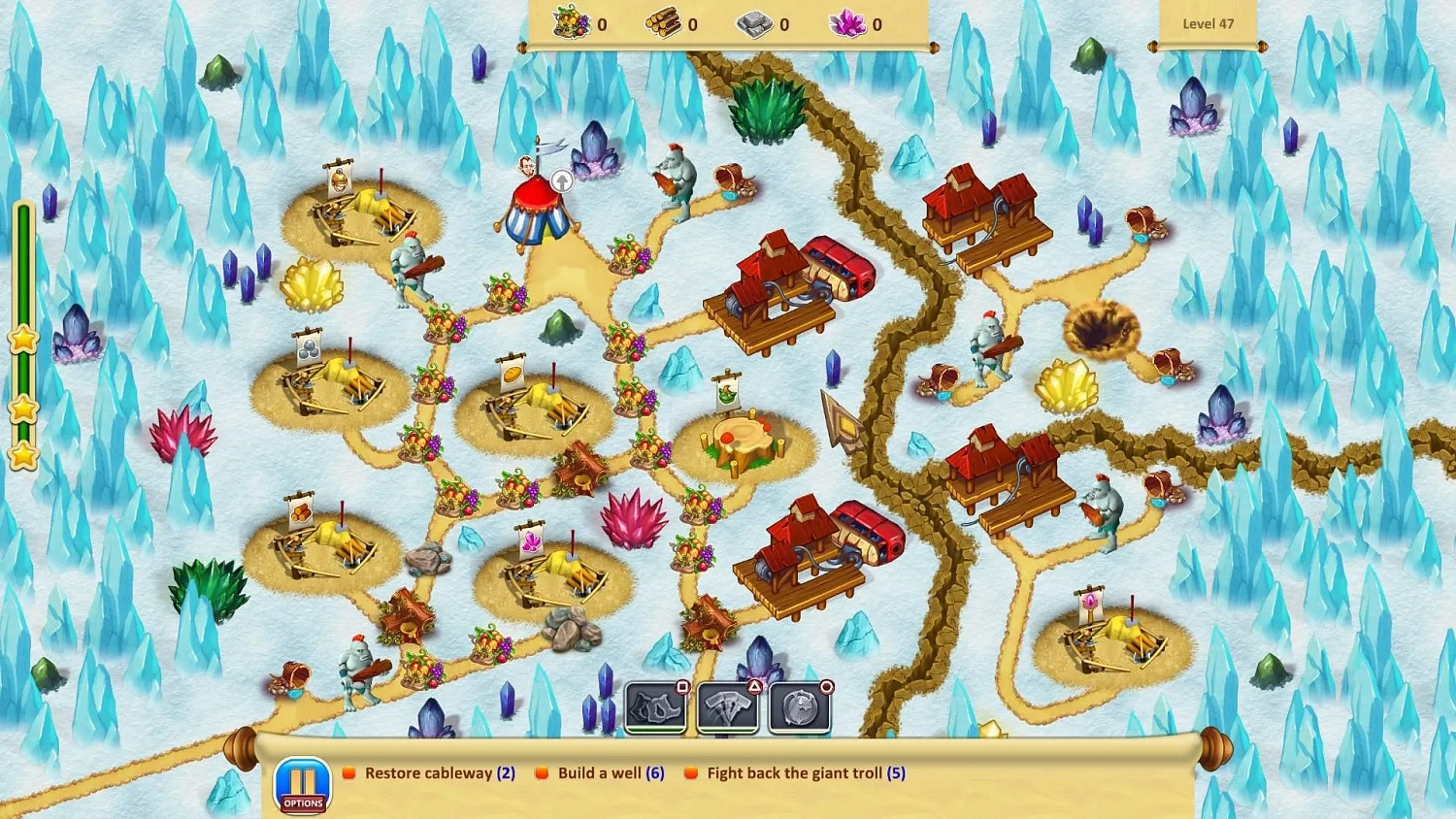Select the fruit basket food resource icon
The image size is (1456, 819).
(x=569, y=24)
